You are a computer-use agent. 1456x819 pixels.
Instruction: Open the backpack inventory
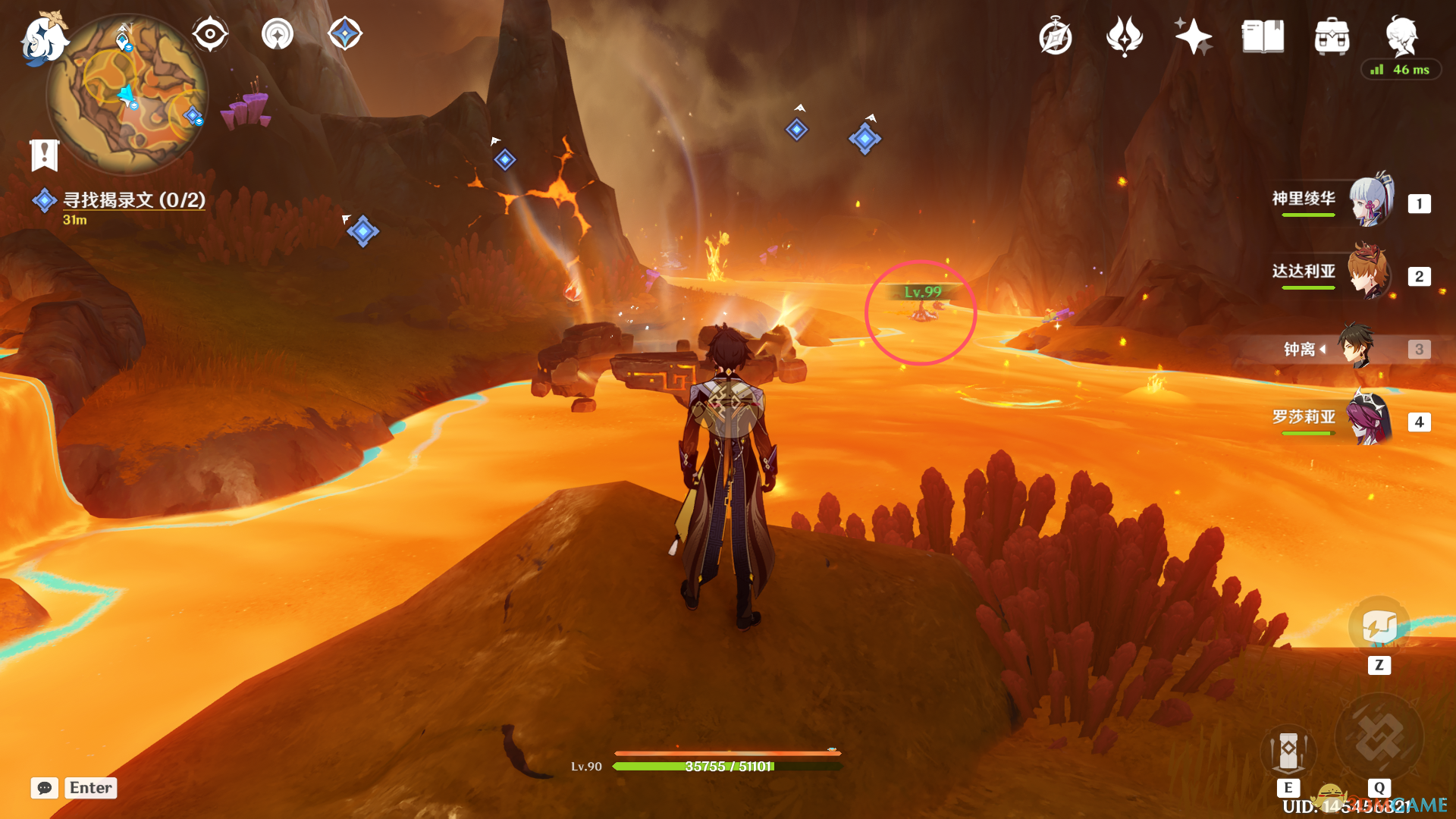coord(1332,37)
